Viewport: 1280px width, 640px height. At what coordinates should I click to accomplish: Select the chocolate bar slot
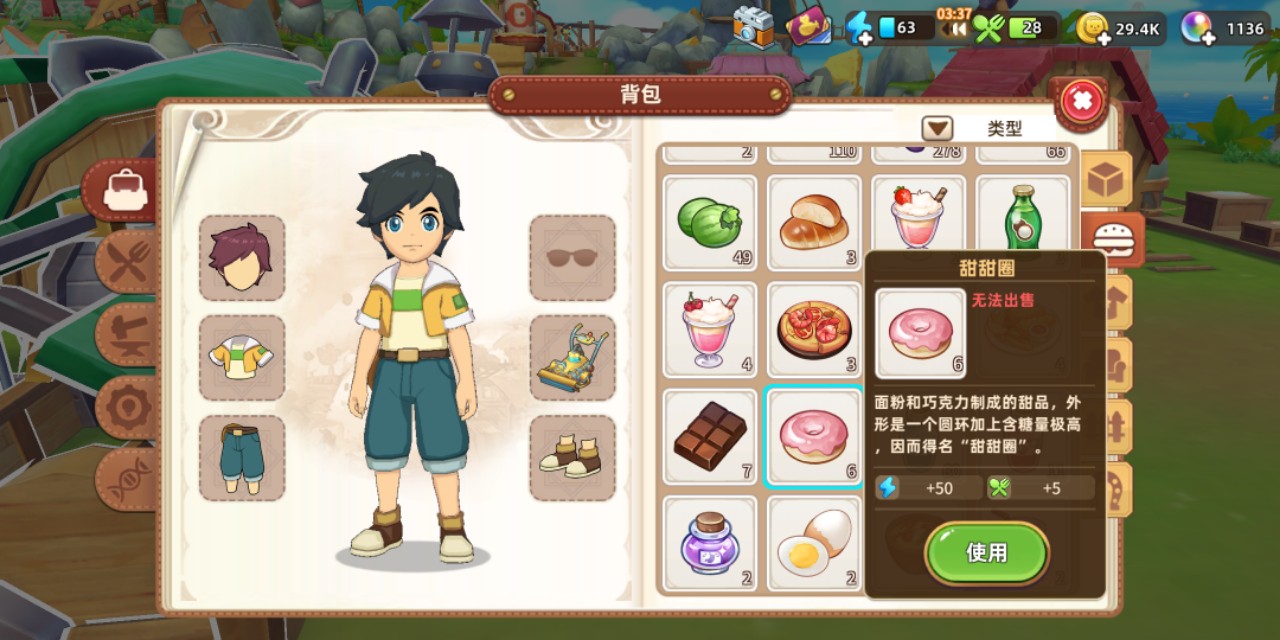coord(710,436)
